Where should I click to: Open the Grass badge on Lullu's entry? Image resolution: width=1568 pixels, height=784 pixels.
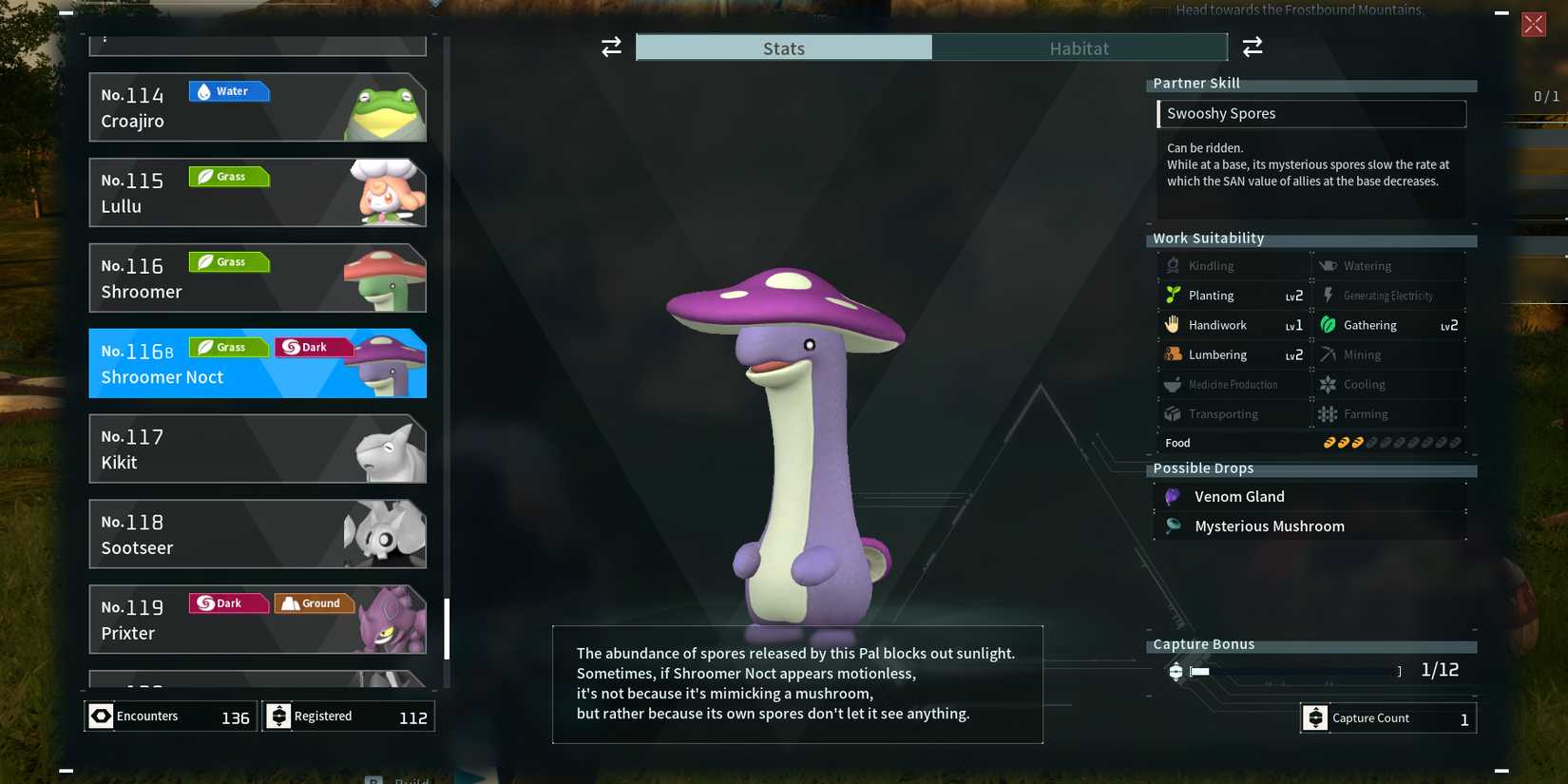tap(228, 176)
